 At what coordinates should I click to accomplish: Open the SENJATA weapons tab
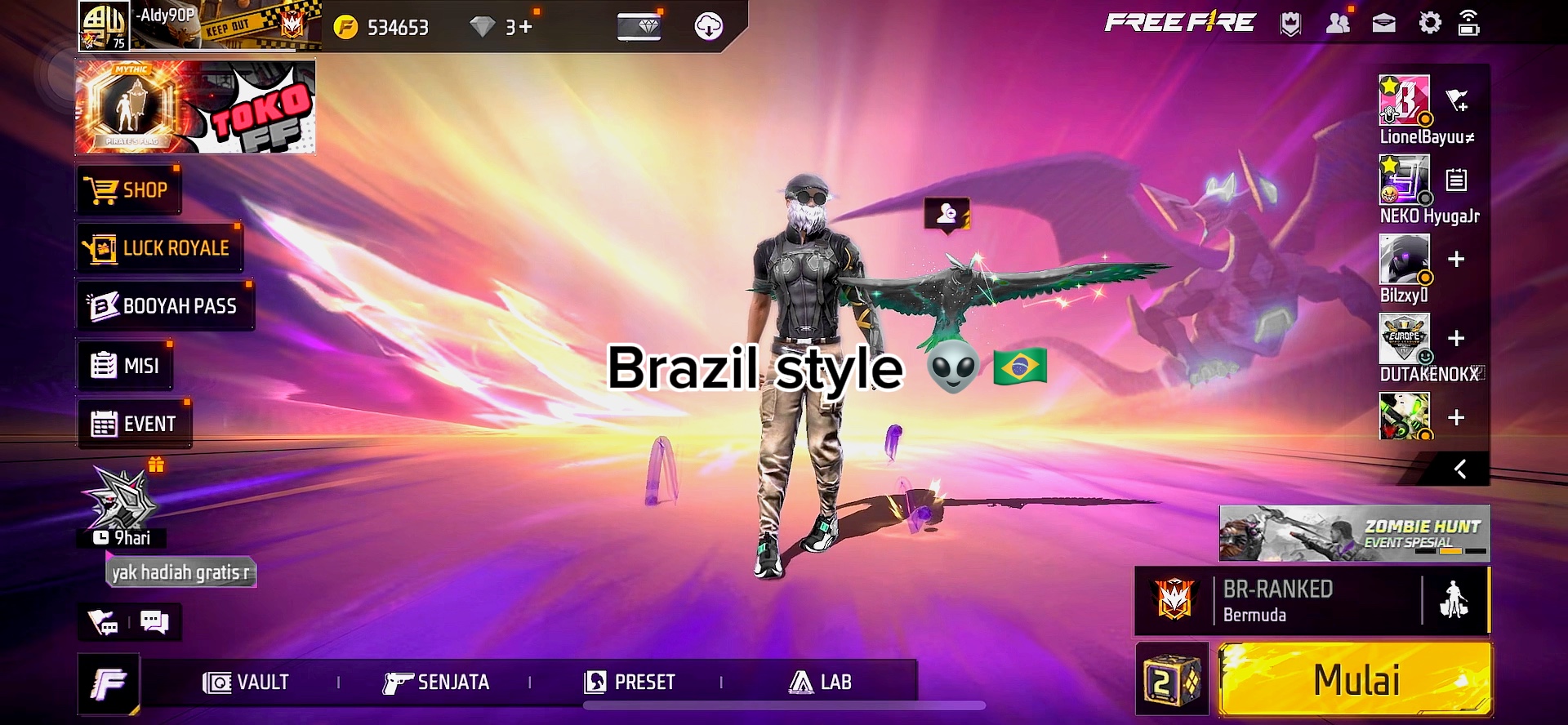[x=436, y=682]
